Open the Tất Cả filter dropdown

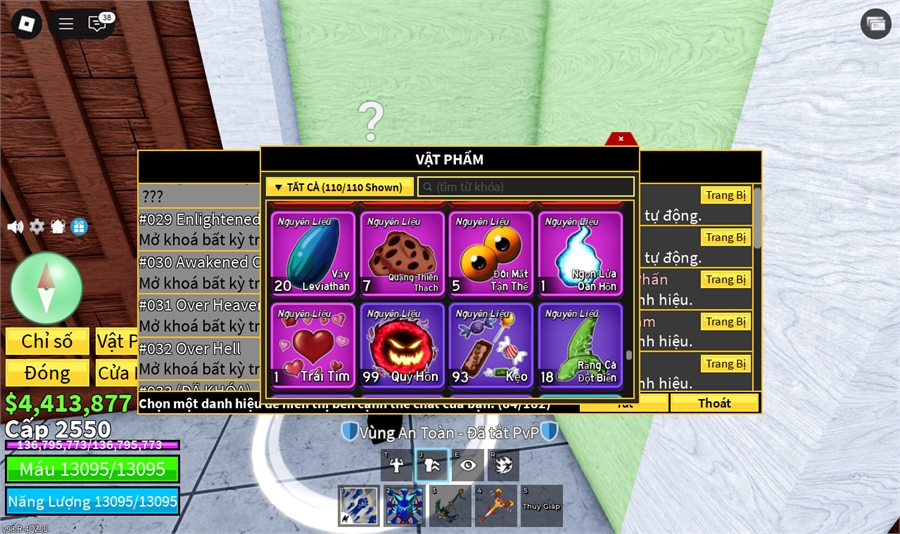point(339,187)
